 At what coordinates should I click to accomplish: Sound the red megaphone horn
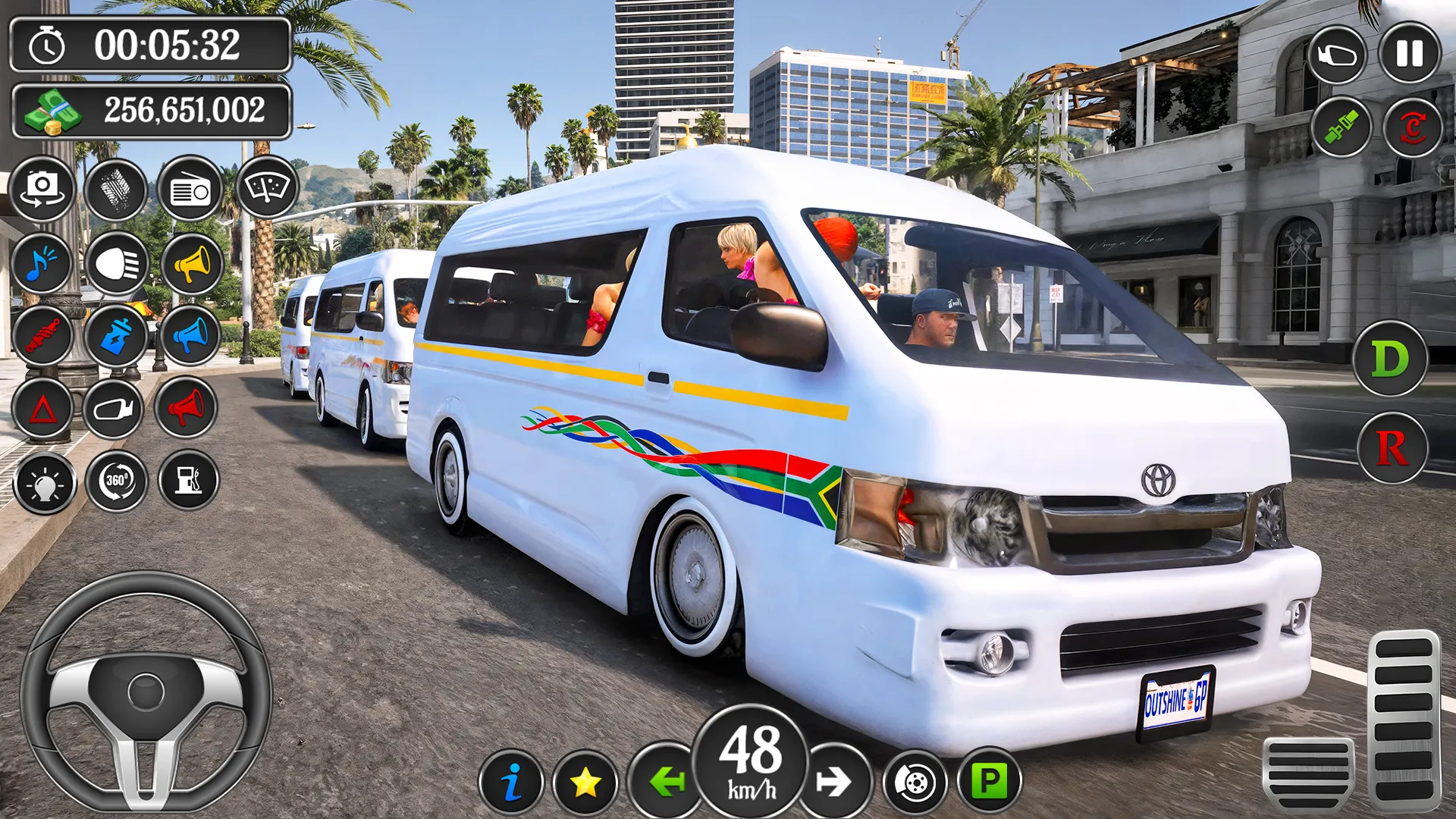point(191,408)
